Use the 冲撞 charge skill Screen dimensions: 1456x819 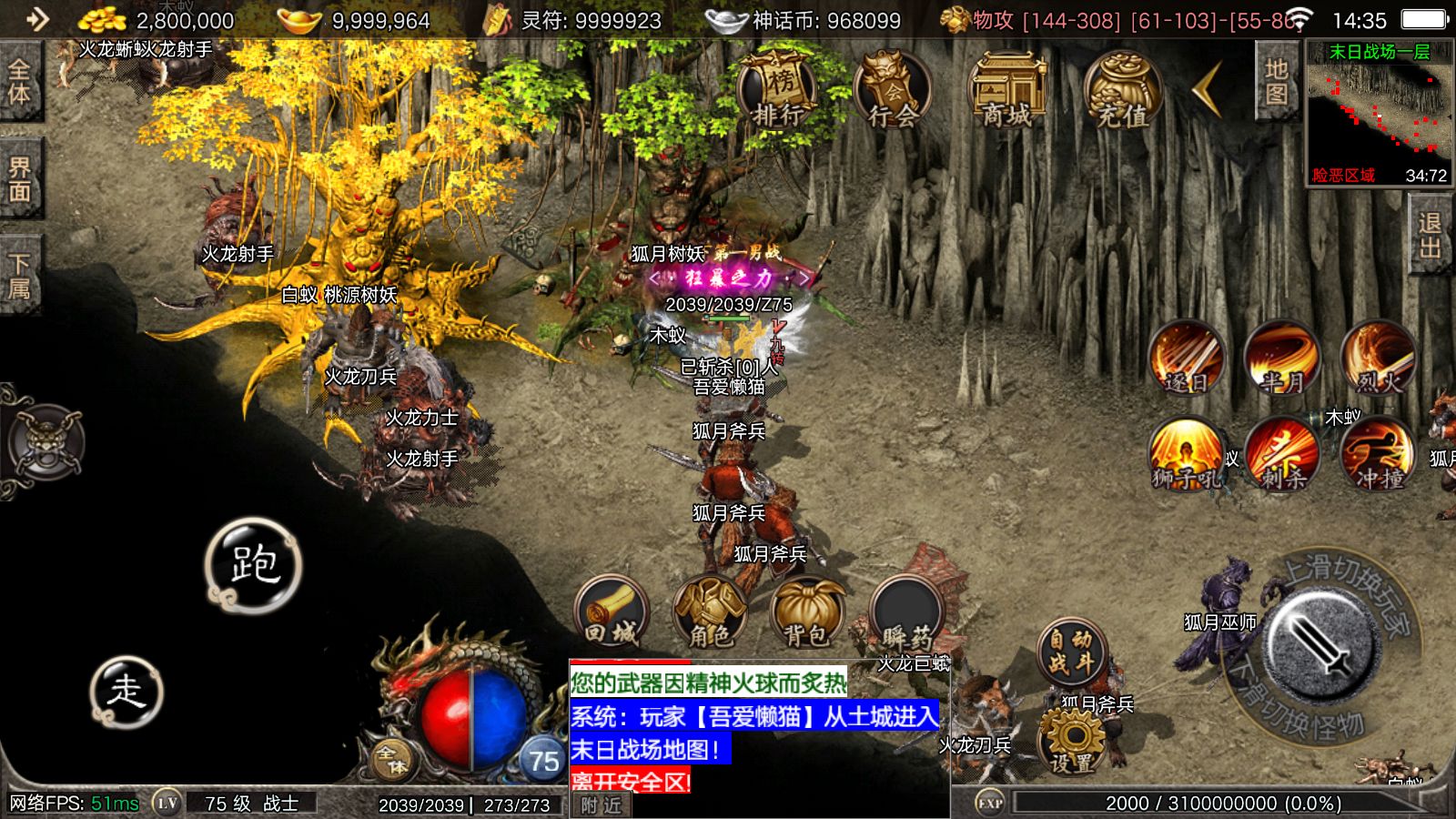(x=1379, y=454)
